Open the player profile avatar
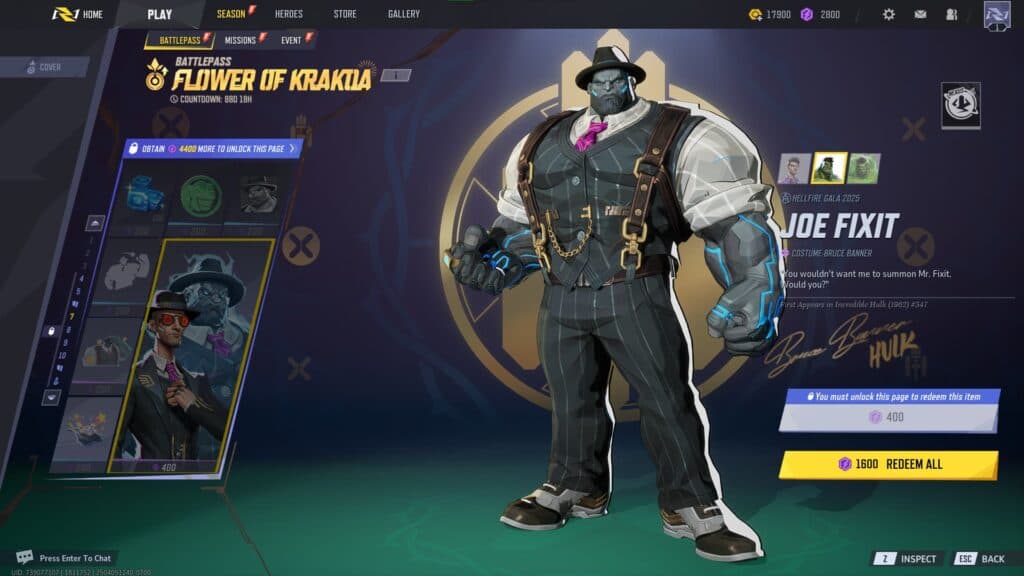 (x=997, y=15)
